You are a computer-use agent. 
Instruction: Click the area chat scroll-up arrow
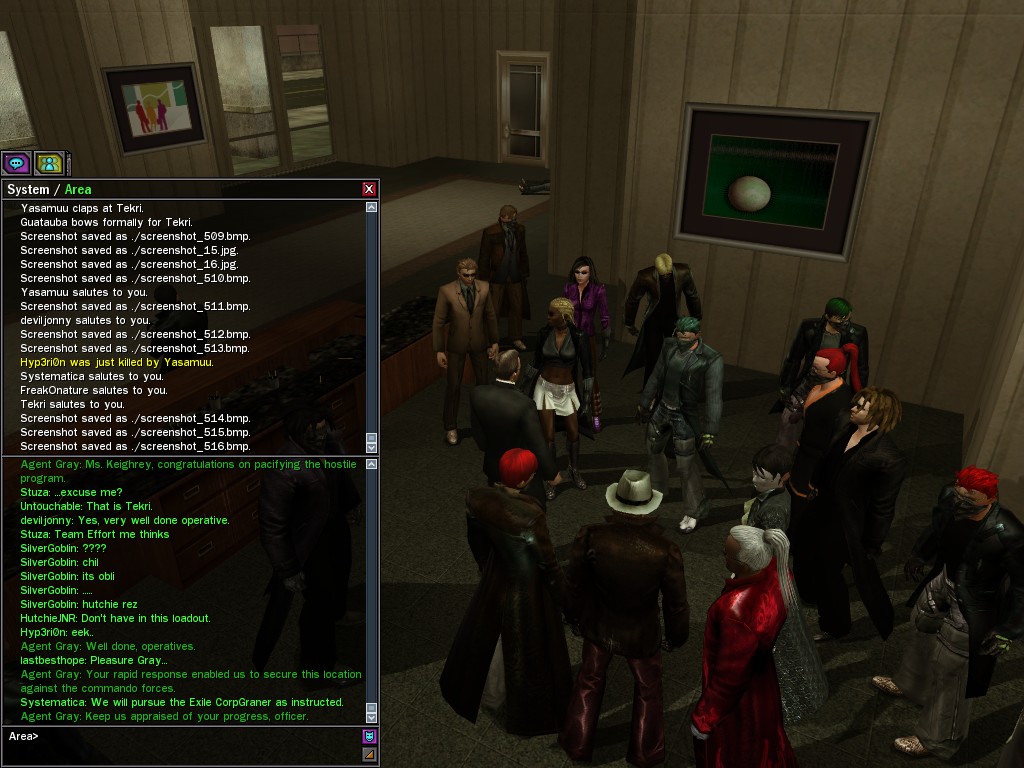tap(372, 464)
